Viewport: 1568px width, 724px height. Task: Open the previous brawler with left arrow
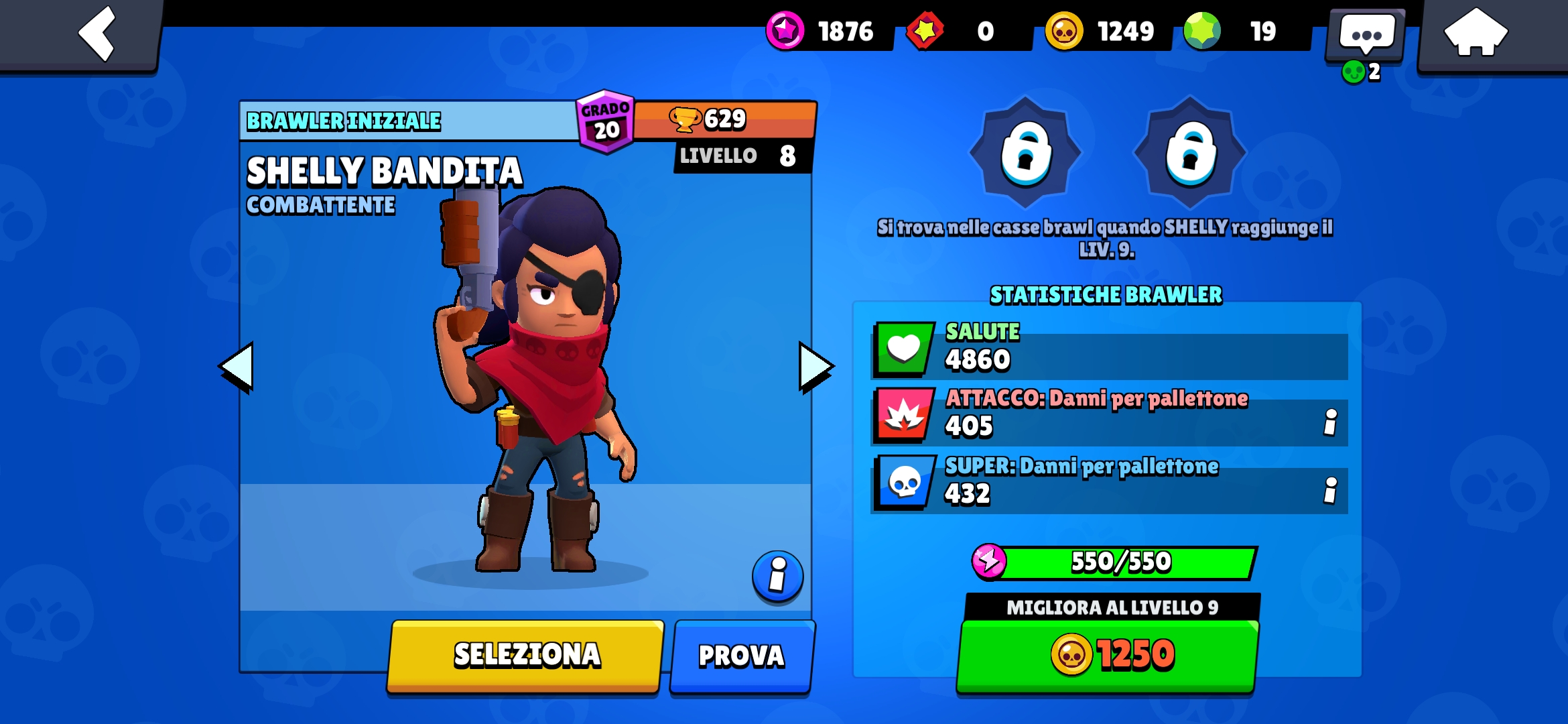pyautogui.click(x=238, y=365)
